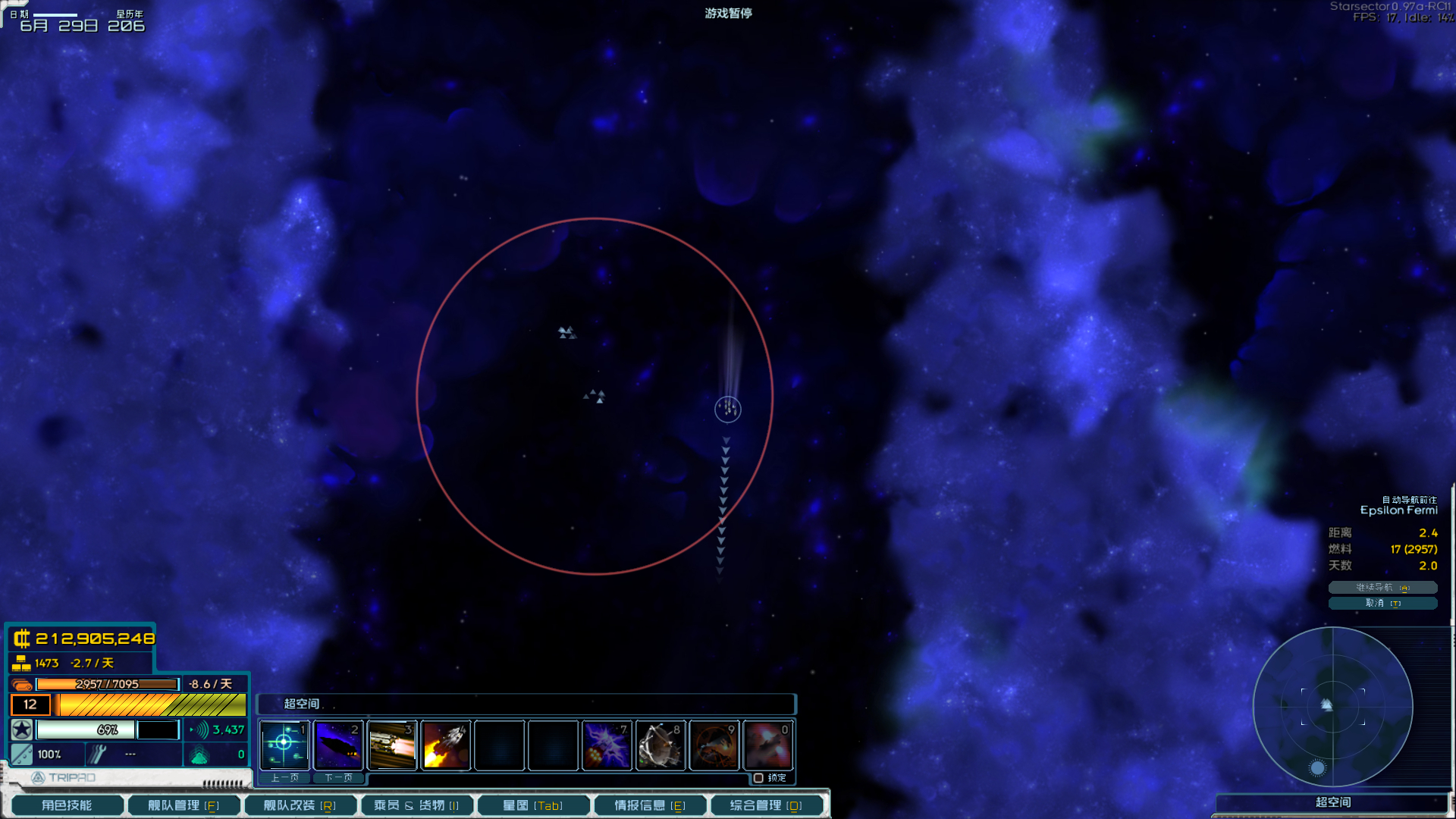This screenshot has width=1456, height=819.
Task: Activate the emergency burn ability in slot 4
Action: [446, 745]
